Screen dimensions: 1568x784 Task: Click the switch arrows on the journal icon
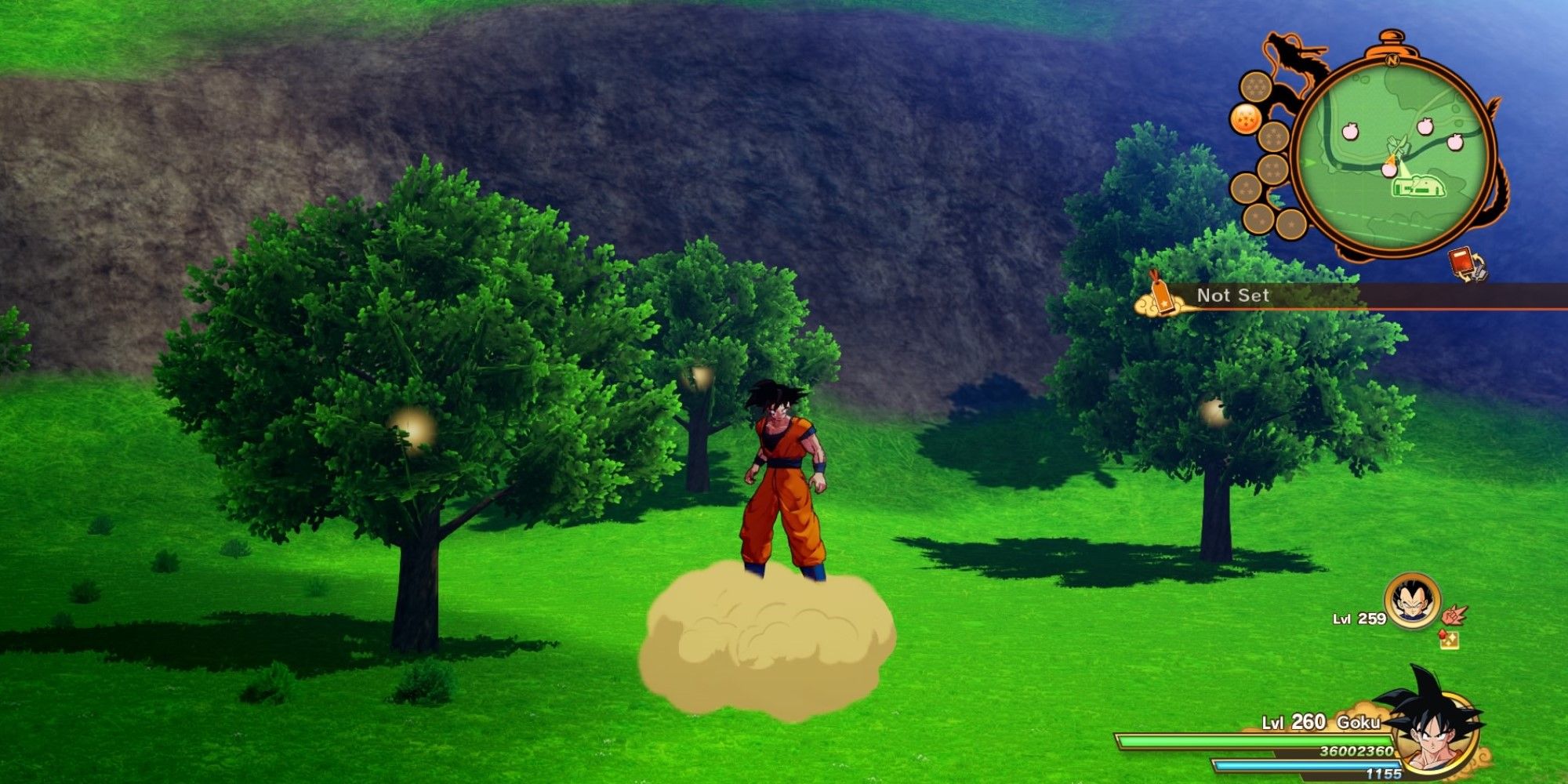(1477, 268)
